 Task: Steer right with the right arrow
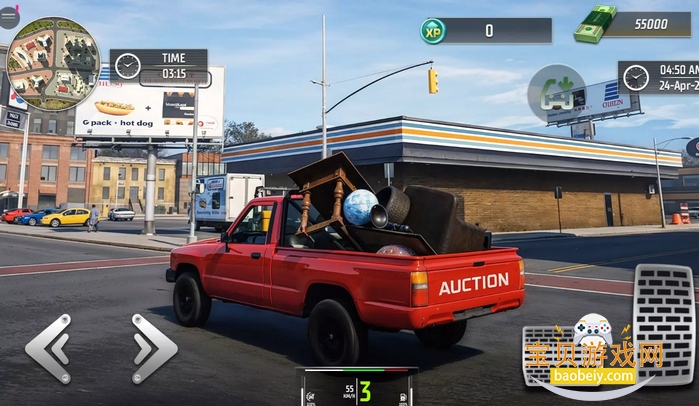pos(153,348)
